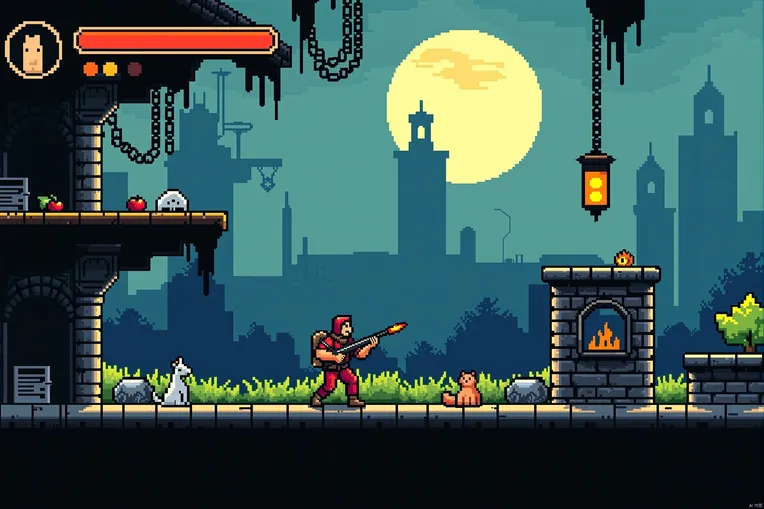Image resolution: width=764 pixels, height=509 pixels.
Task: Click the player character portrait
Action: (33, 49)
